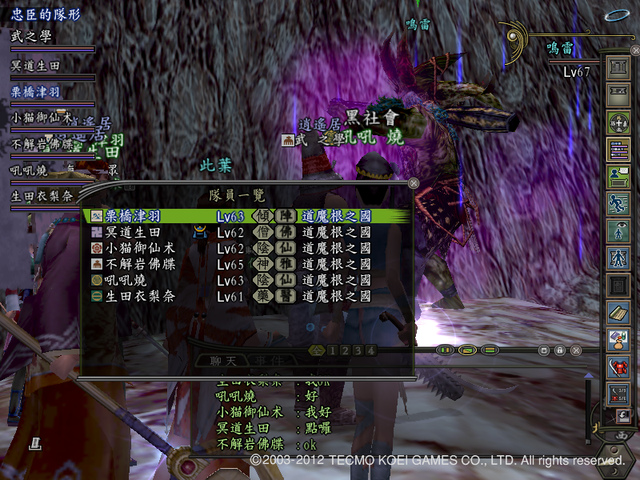Click the red armor equipment icon
Viewport: 640px width, 480px height.
click(618, 367)
